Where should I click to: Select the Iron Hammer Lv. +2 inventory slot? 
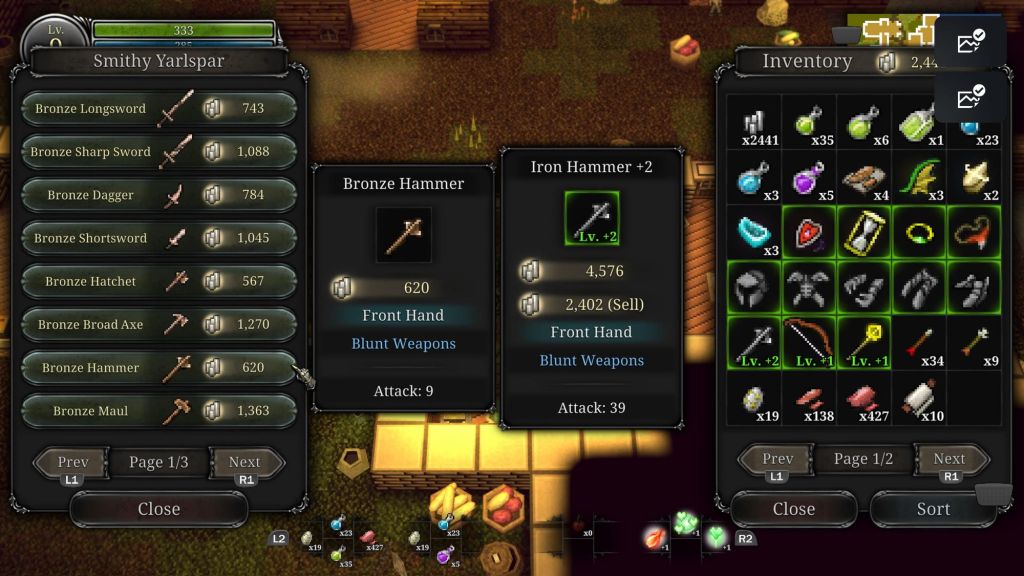(753, 343)
